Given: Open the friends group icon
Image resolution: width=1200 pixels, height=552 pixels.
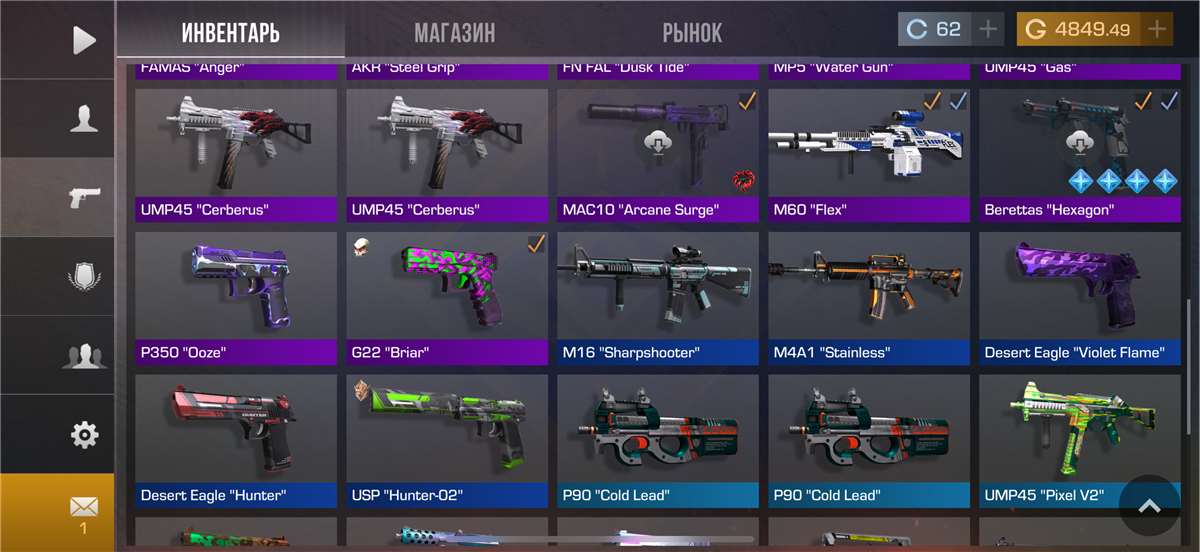Looking at the screenshot, I should 84,356.
